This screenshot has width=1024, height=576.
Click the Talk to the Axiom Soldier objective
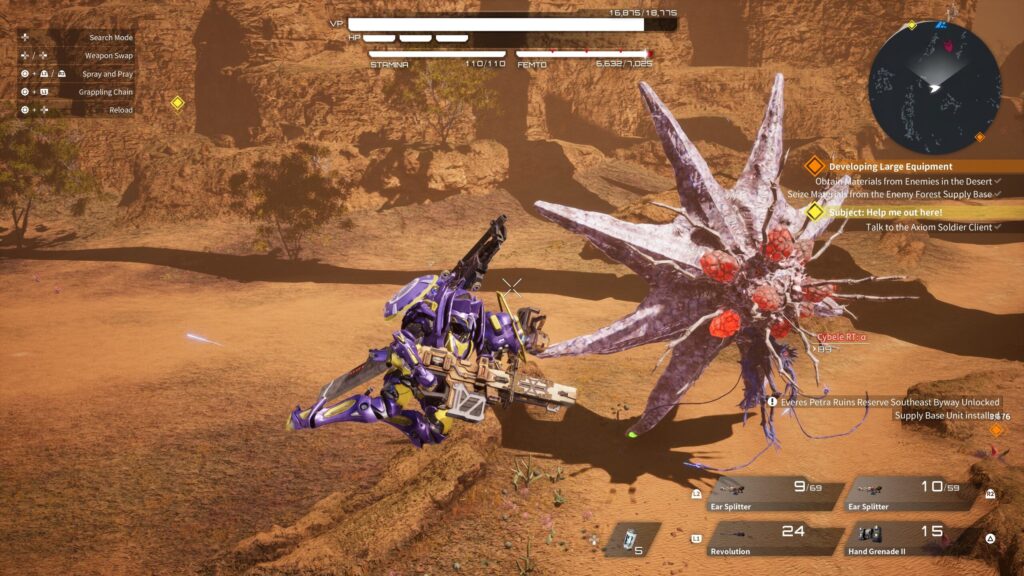[928, 227]
